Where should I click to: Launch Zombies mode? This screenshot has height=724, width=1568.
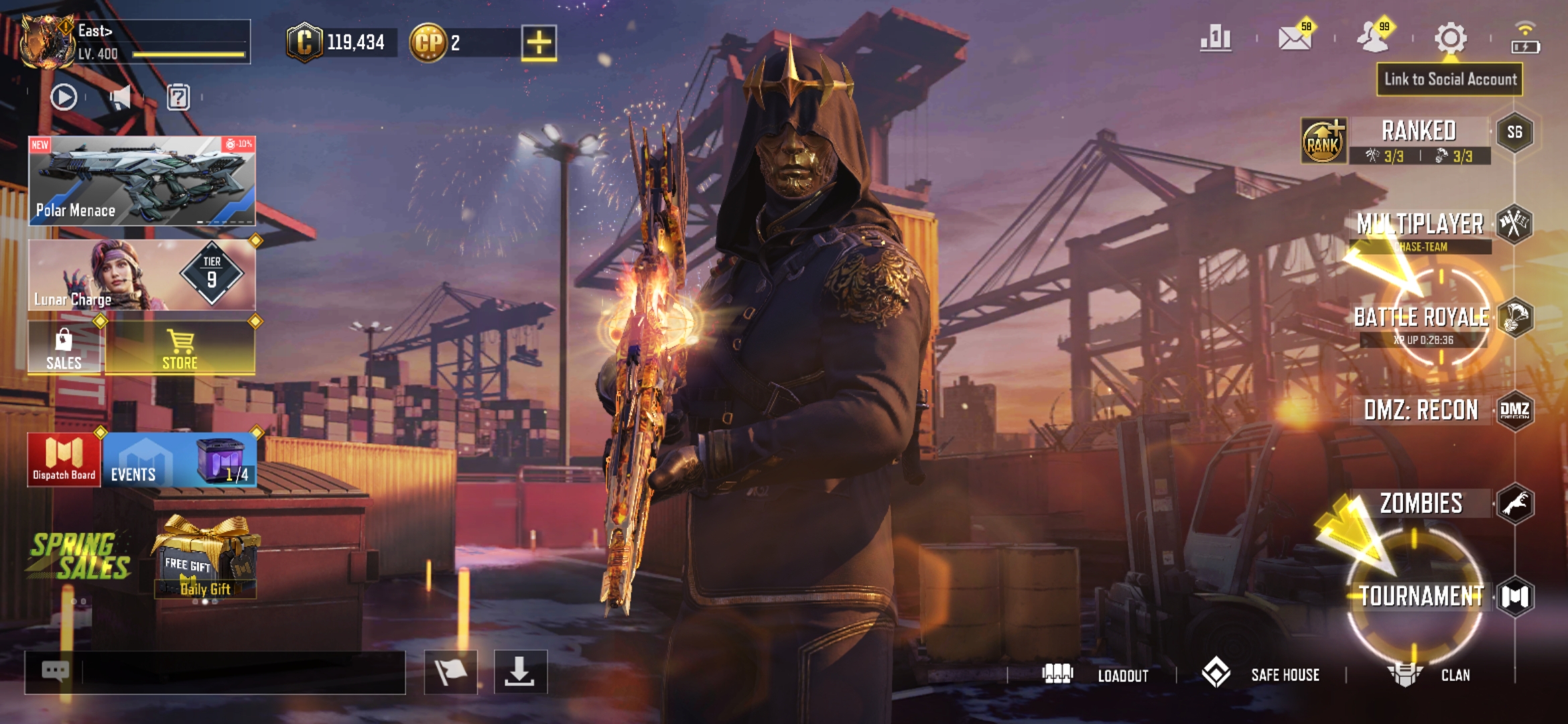[1421, 503]
